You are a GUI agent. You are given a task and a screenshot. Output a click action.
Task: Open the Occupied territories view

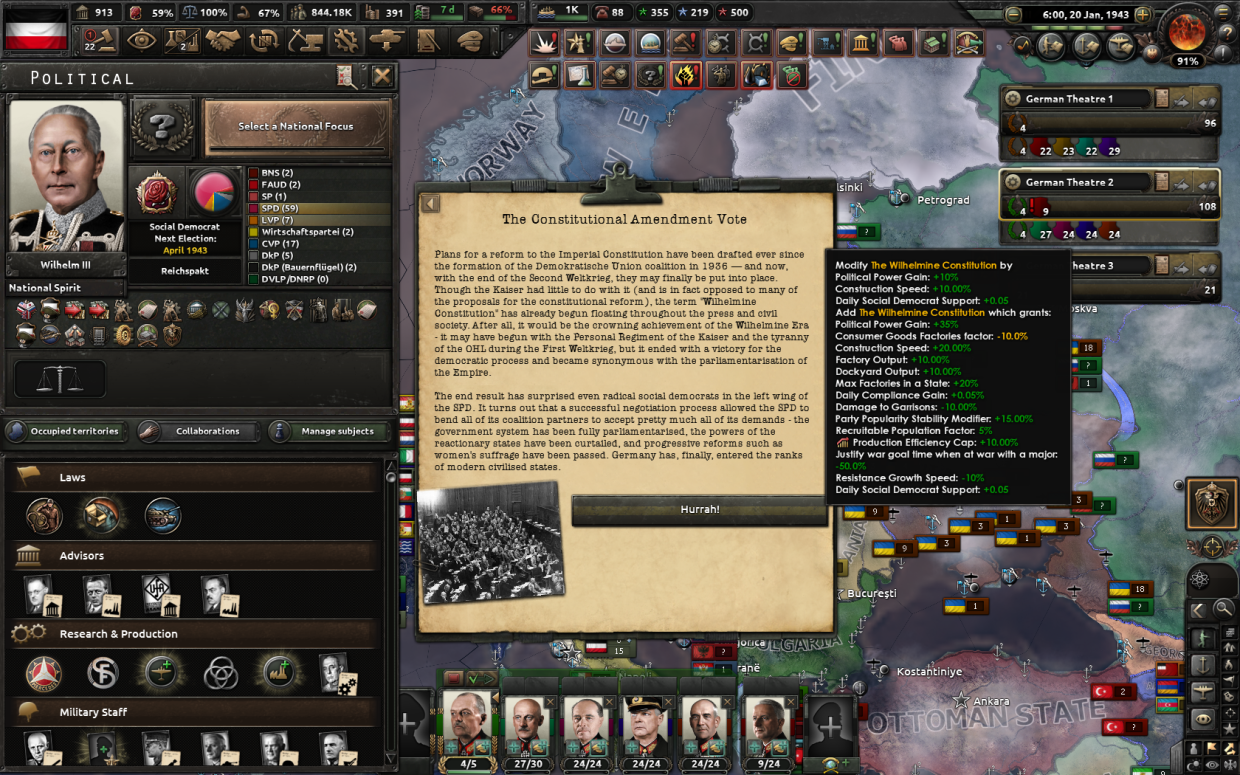point(64,431)
